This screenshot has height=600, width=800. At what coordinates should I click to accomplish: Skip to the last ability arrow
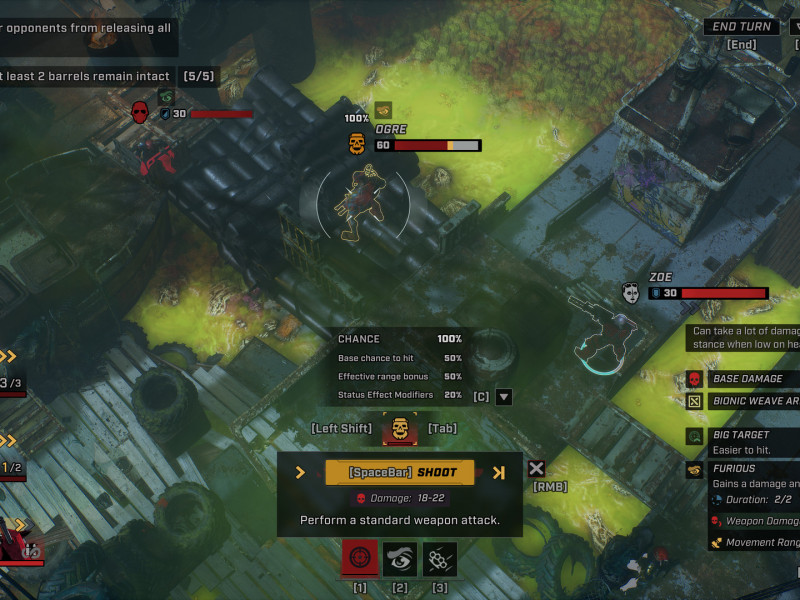click(x=500, y=472)
